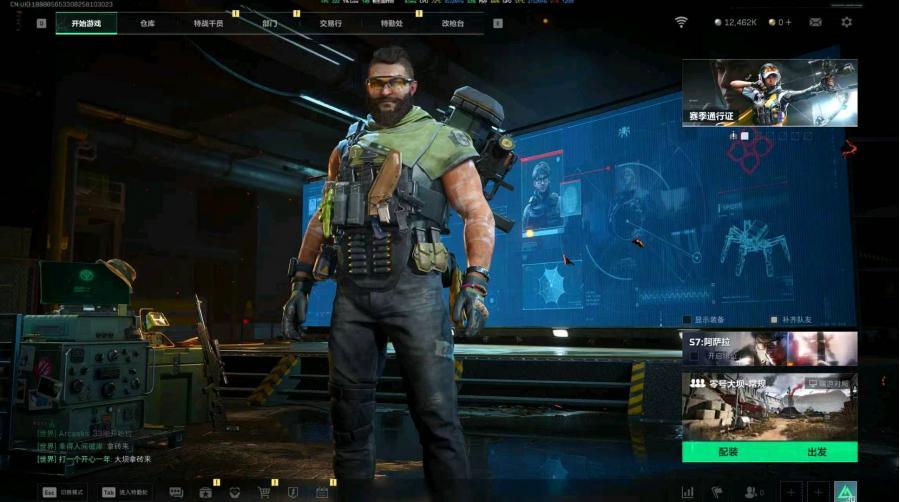Switch to the 改枪台 tab
Screen dimensions: 900x502
452,23
